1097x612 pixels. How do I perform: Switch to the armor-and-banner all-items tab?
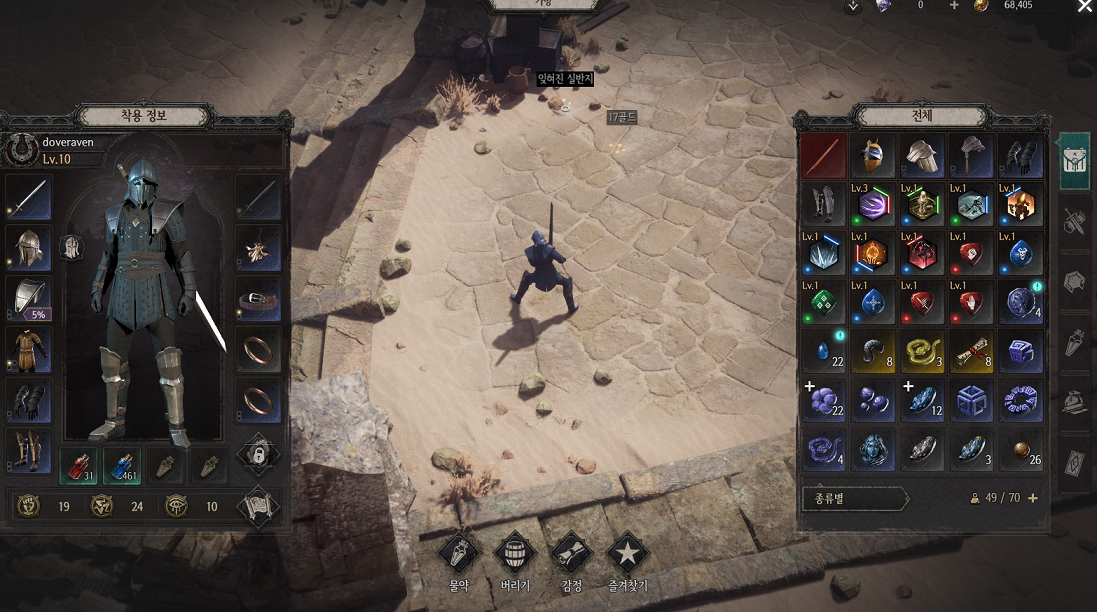pos(1075,161)
